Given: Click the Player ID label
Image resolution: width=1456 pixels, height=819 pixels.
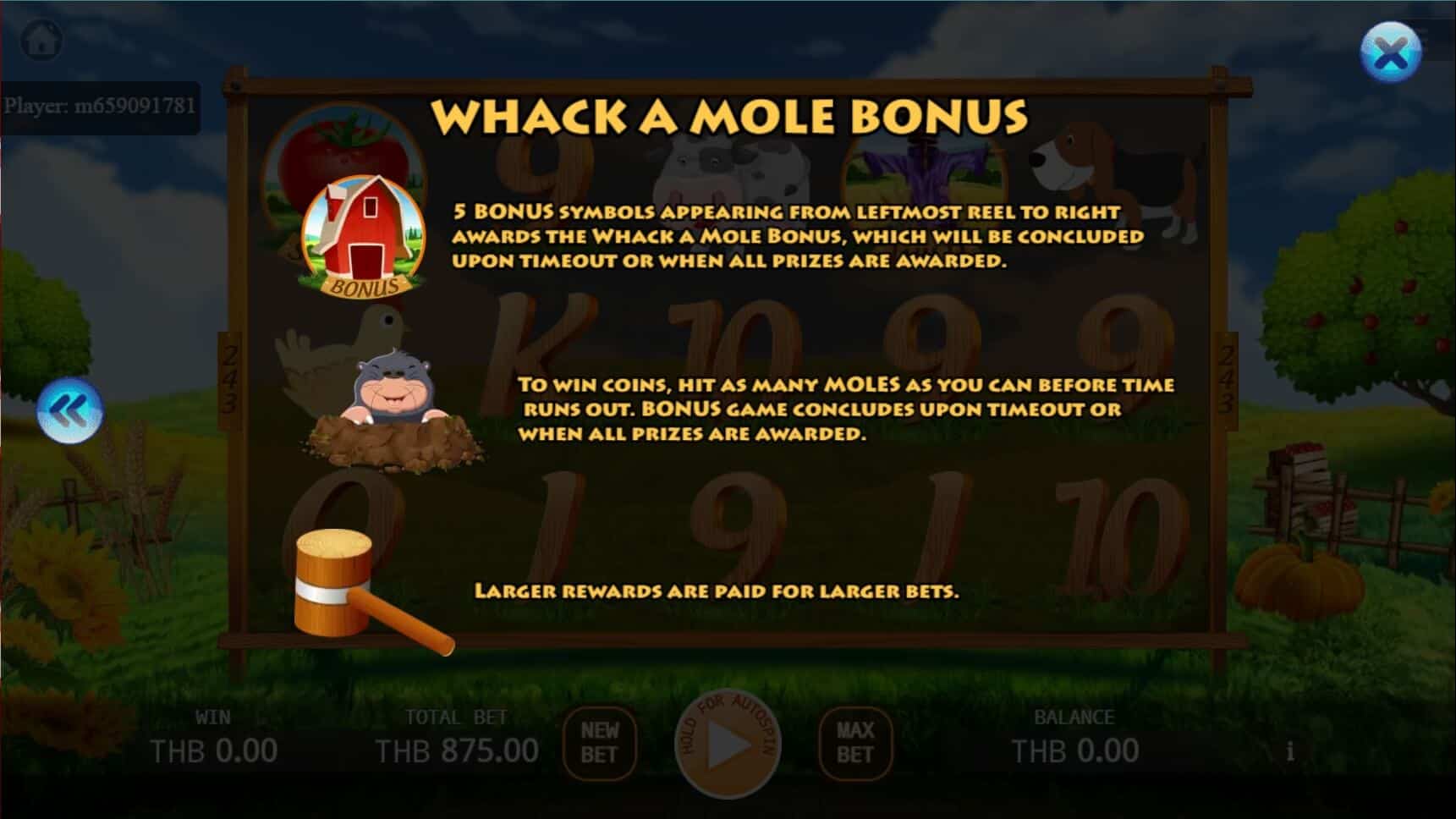Looking at the screenshot, I should (102, 105).
